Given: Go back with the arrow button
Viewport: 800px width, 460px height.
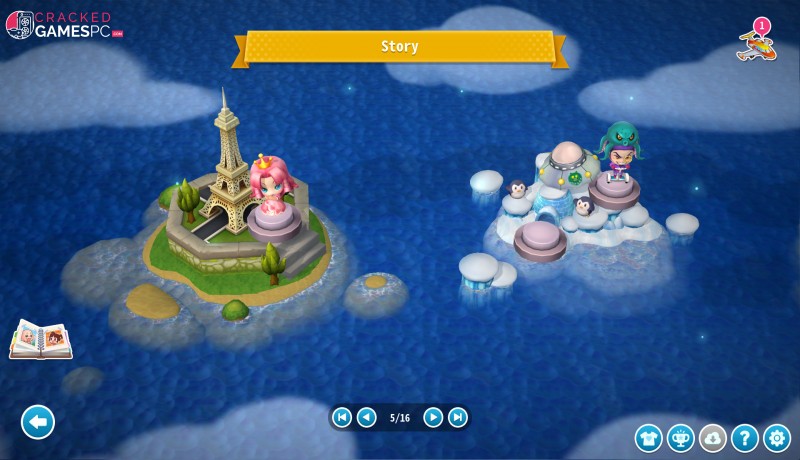Looking at the screenshot, I should (x=38, y=422).
